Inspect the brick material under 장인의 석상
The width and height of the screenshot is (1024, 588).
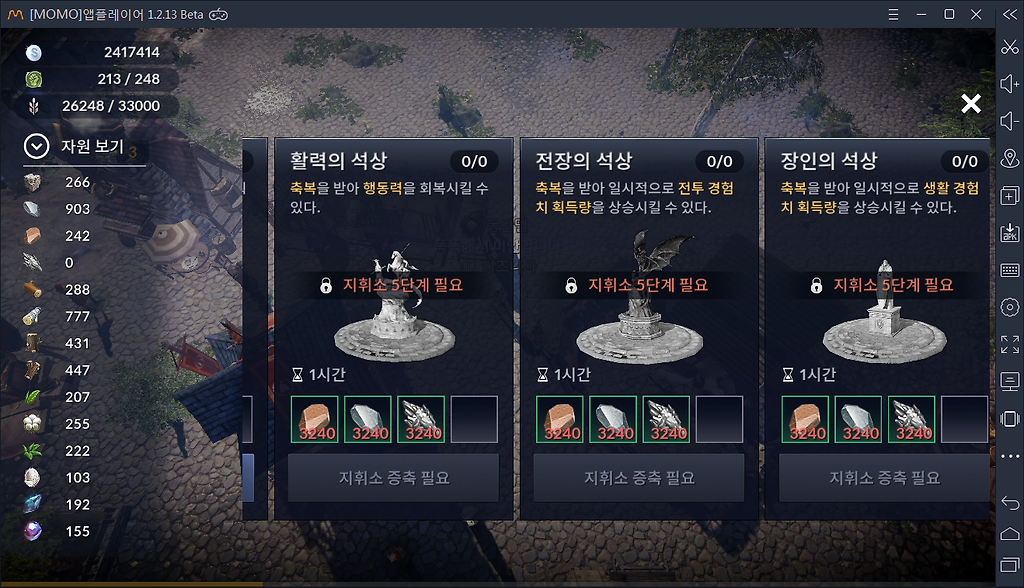tap(807, 419)
